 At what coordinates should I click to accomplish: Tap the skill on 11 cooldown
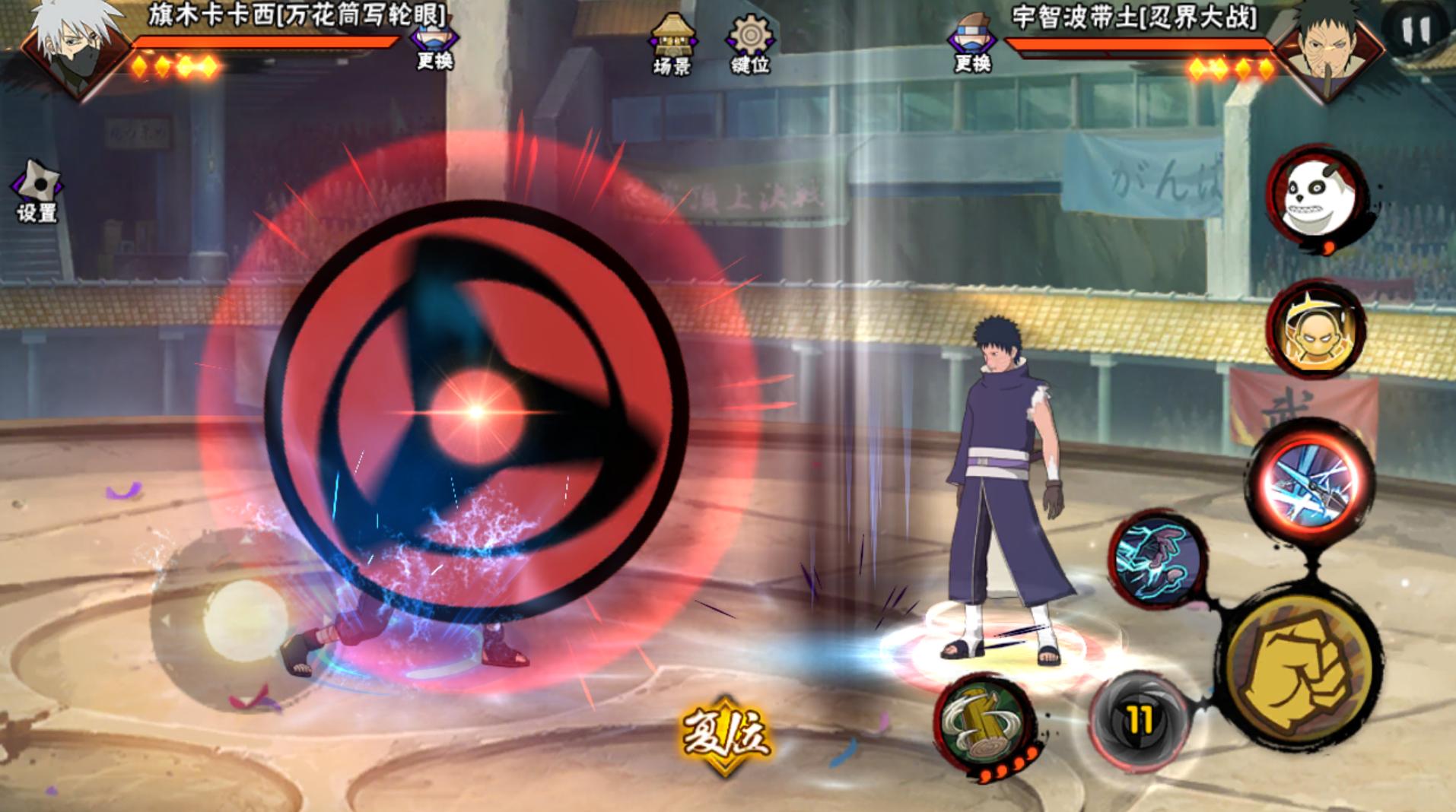[x=1139, y=720]
